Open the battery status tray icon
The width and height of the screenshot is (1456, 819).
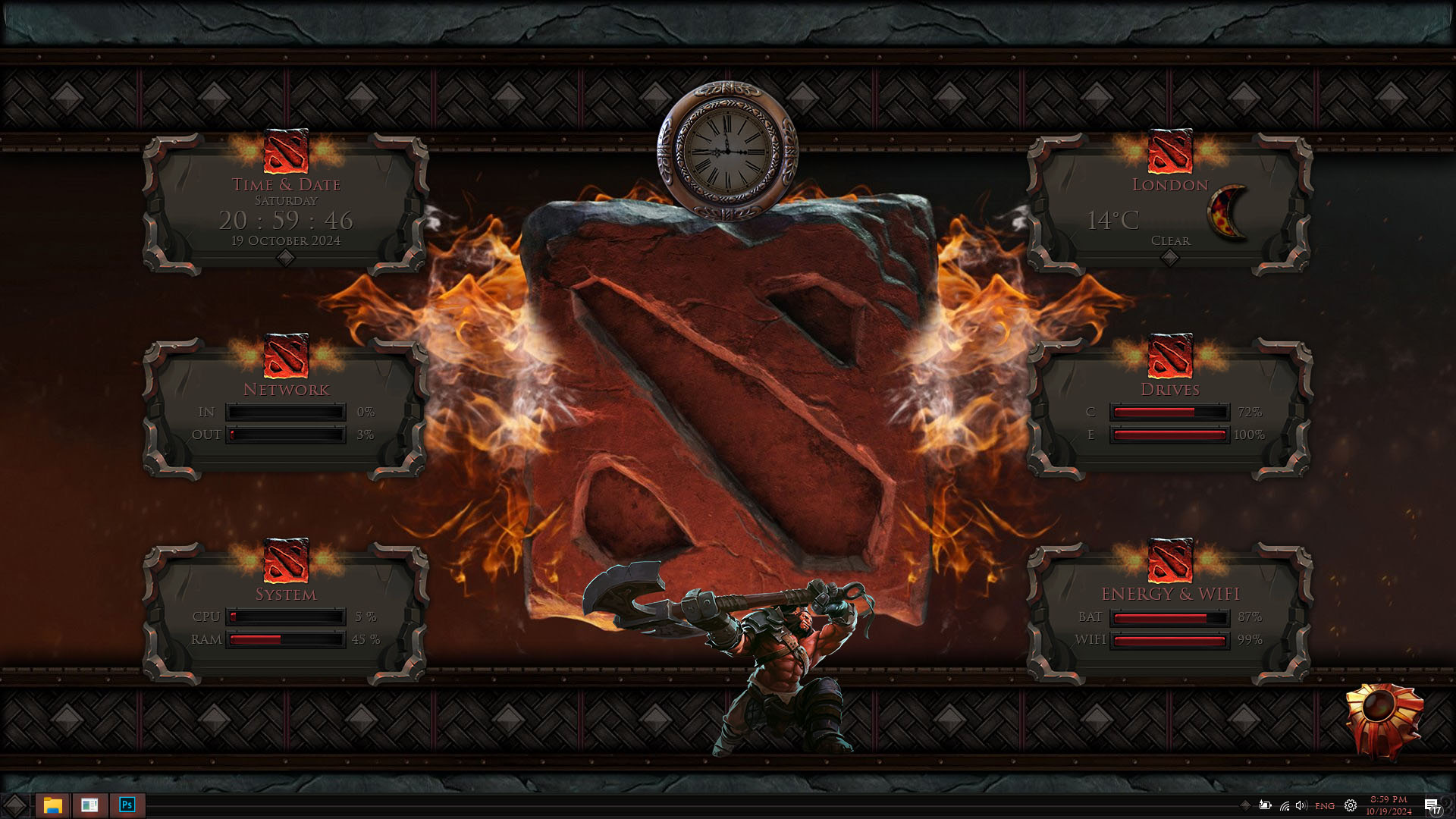tap(1265, 805)
